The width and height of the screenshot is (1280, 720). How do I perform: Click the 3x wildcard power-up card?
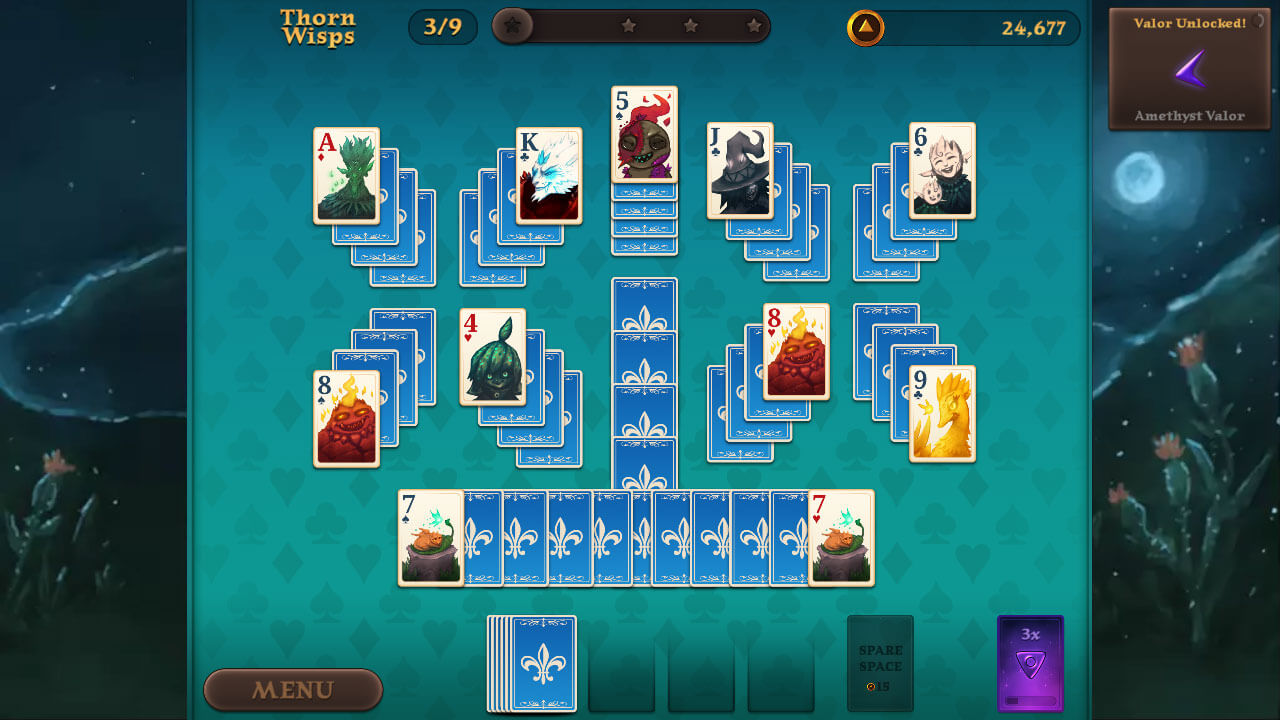coord(1031,665)
